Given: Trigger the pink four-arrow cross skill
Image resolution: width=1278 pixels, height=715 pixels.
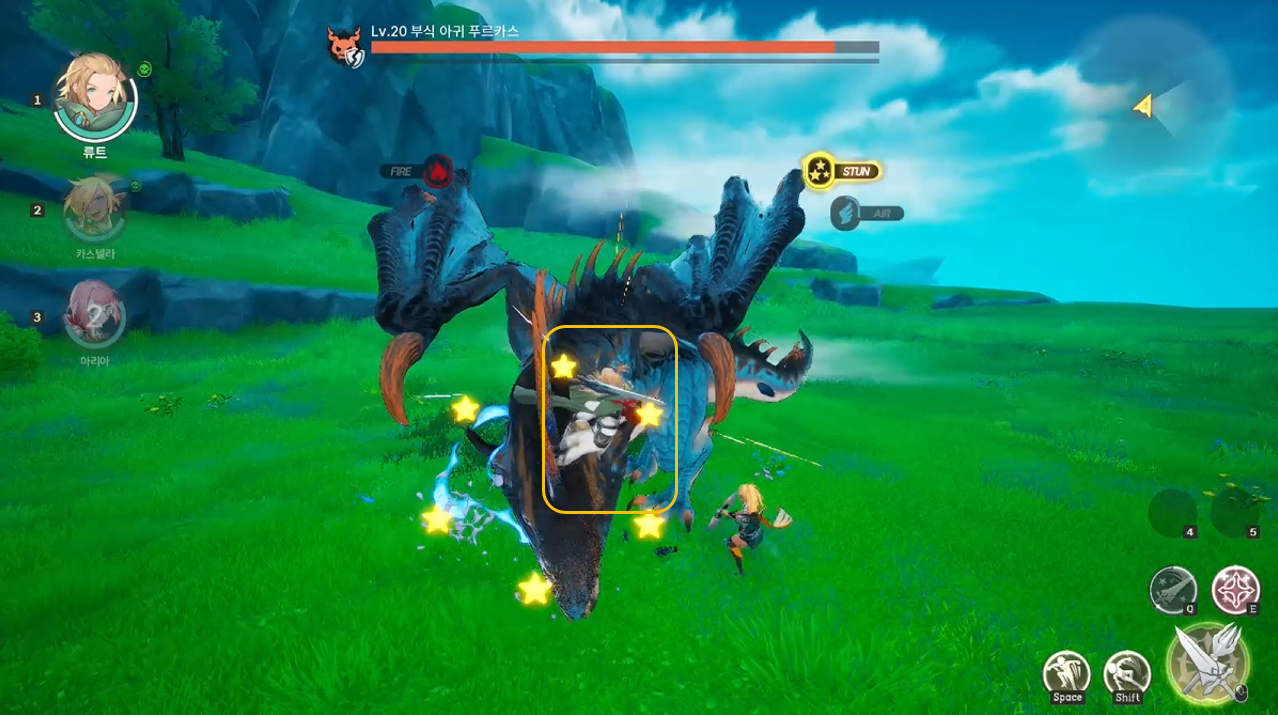Looking at the screenshot, I should pos(1235,590).
